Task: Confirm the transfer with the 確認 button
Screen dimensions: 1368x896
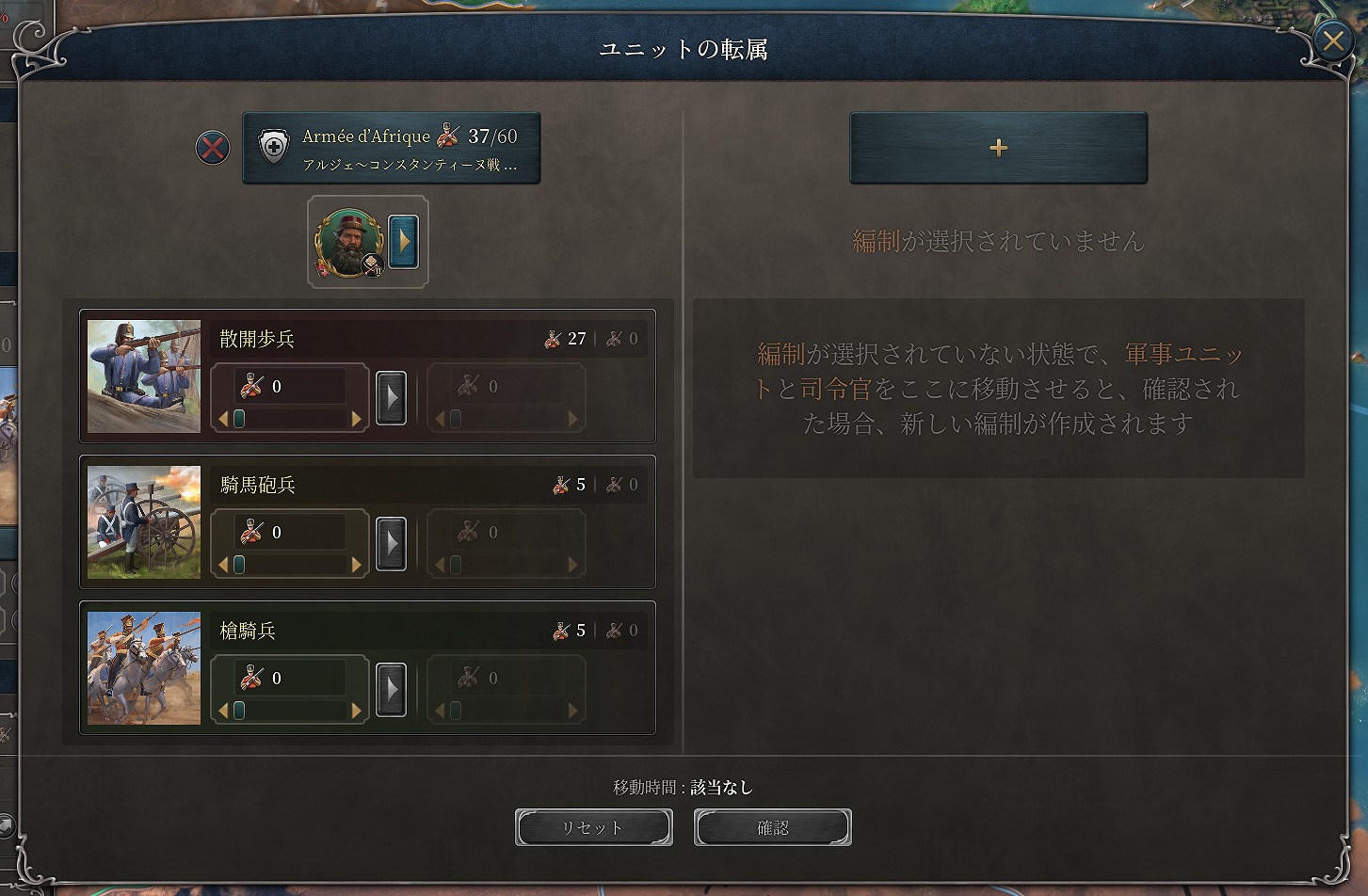Action: click(772, 827)
